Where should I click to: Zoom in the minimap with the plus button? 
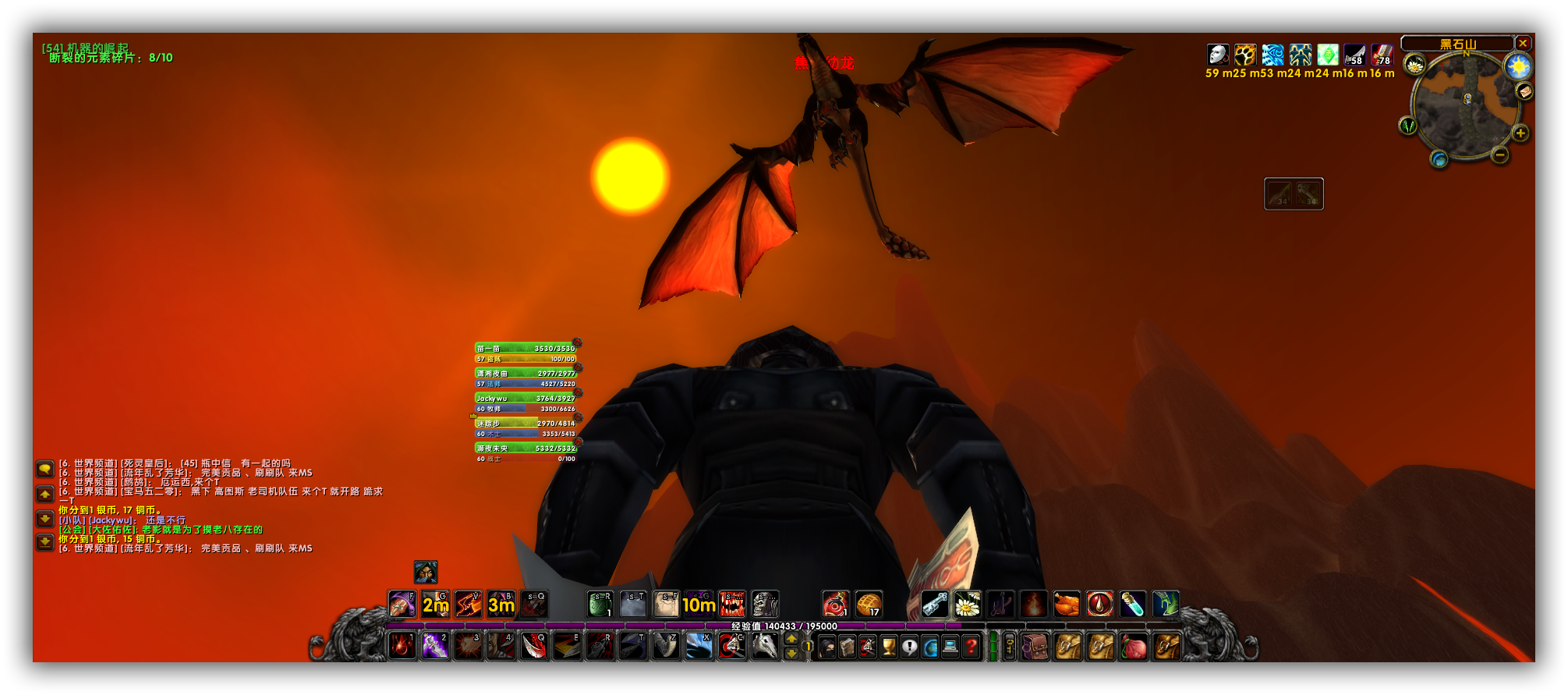pos(1520,133)
